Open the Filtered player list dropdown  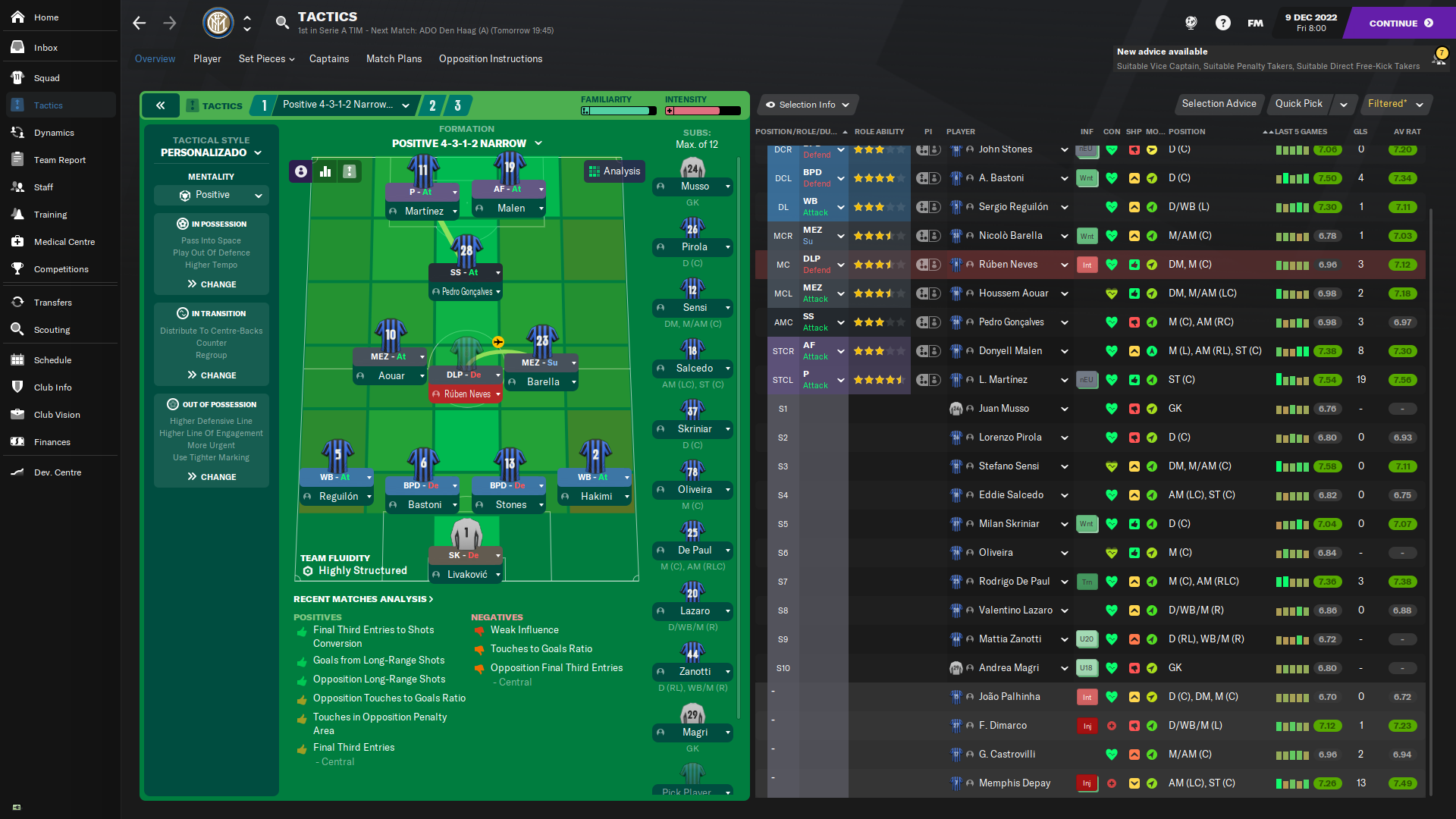coord(1394,104)
